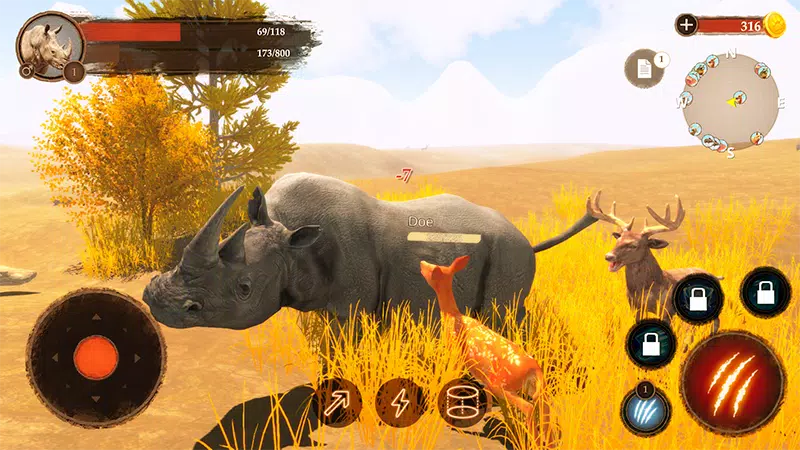Add coins with the plus button
800x450 pixels.
point(687,25)
